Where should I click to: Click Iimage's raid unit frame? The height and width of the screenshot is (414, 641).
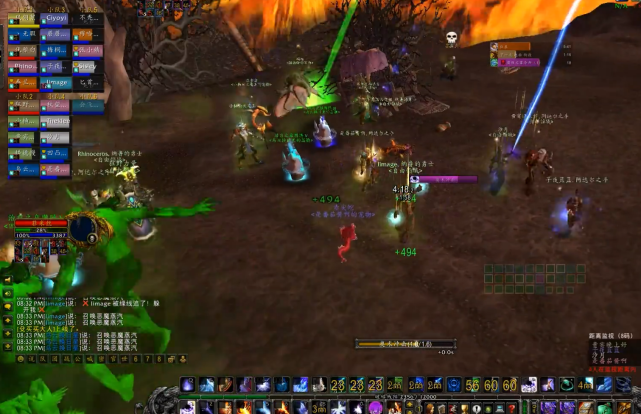point(55,82)
